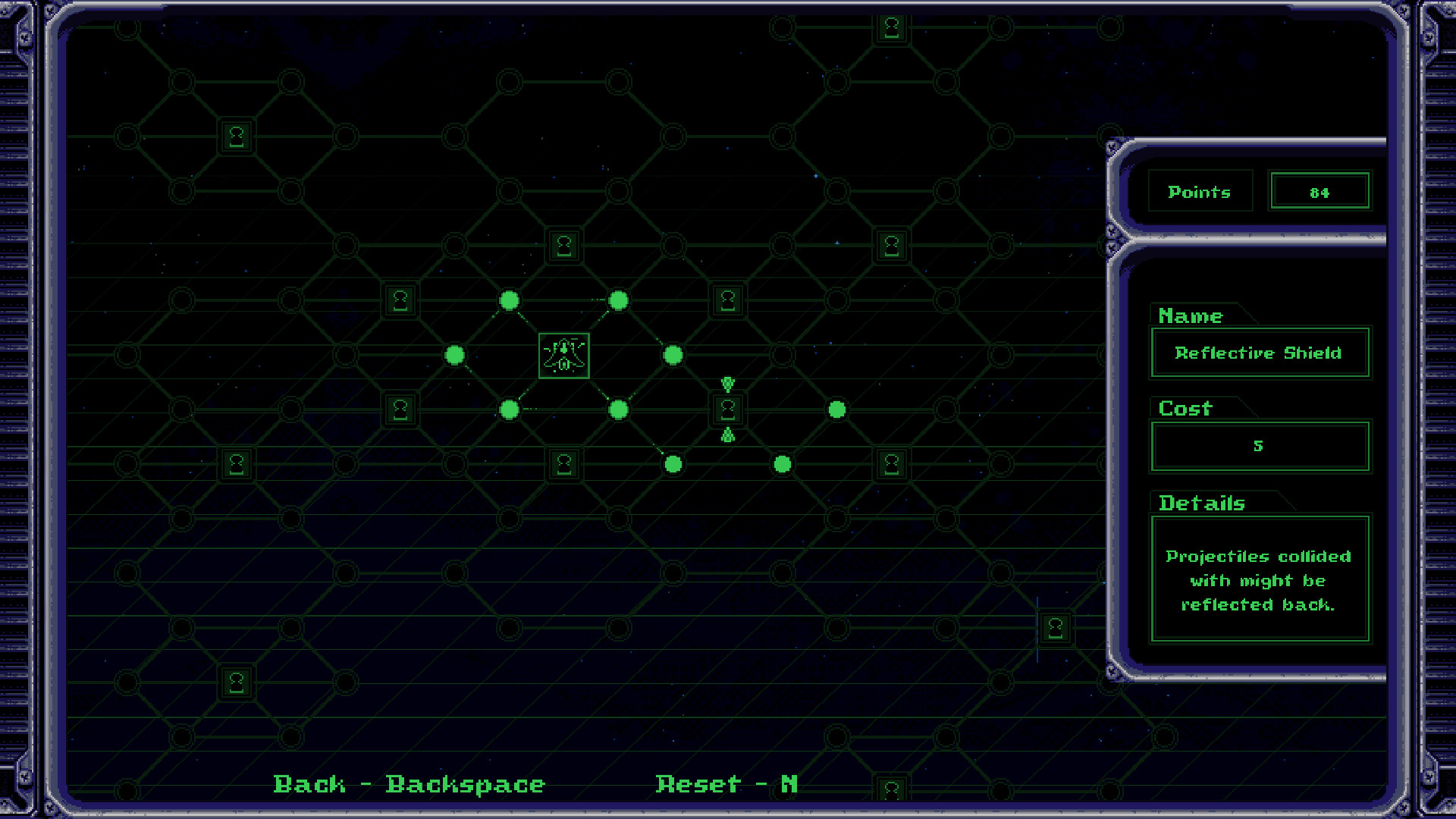Click the lock node near the bottom-right corner
1456x819 pixels.
point(1055,627)
